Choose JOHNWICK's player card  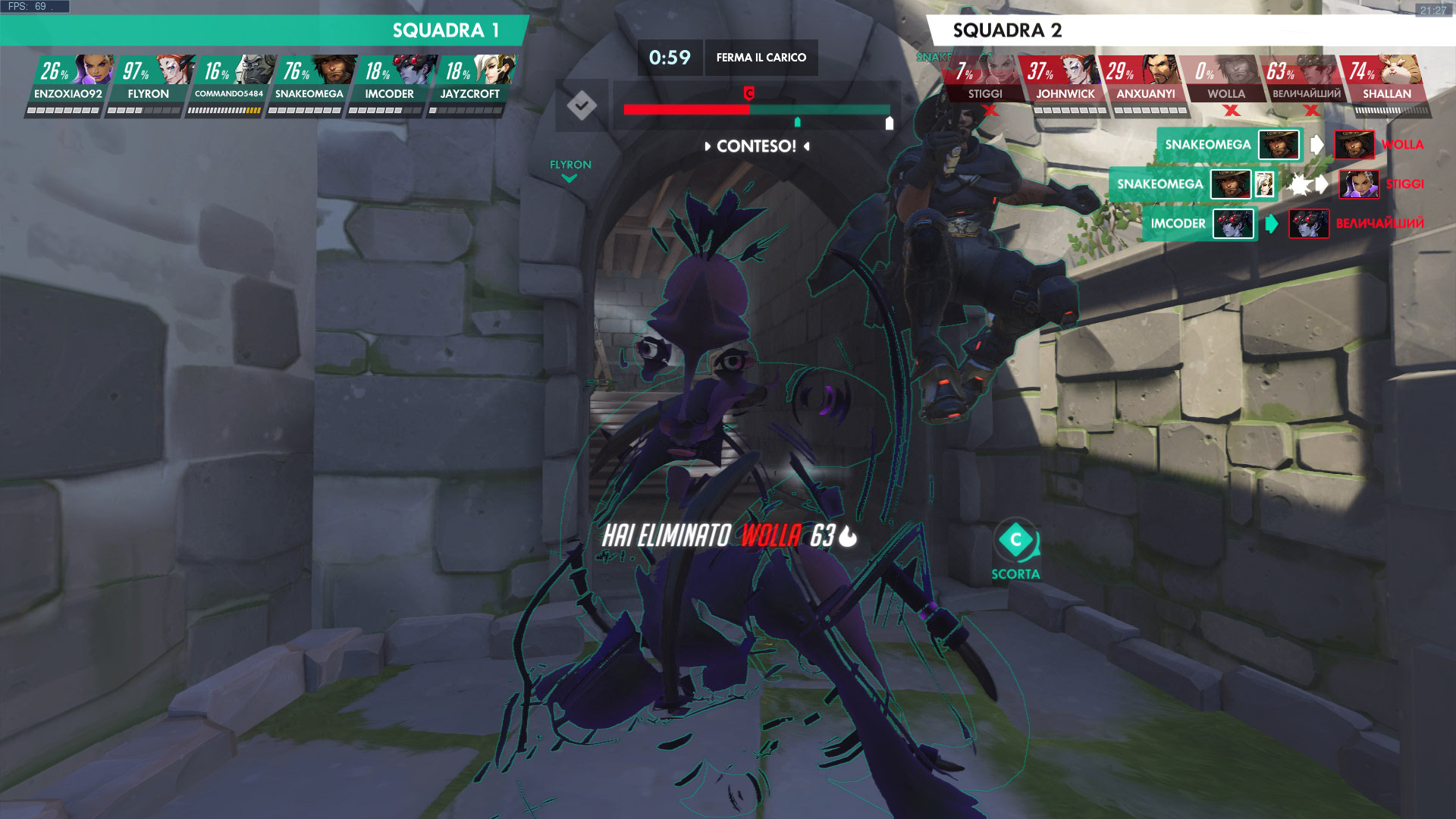(x=1065, y=83)
